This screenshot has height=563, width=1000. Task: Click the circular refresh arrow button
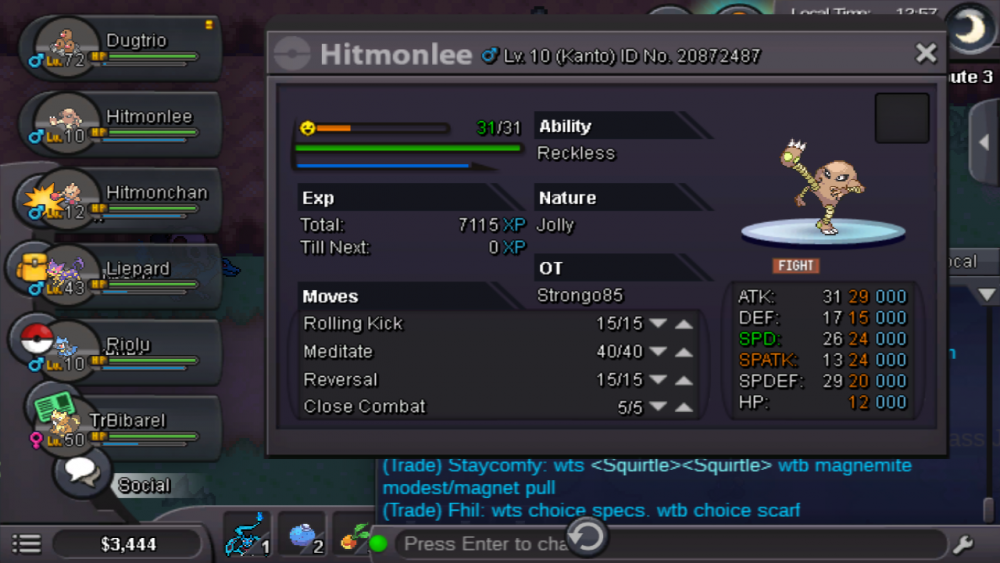(x=587, y=537)
